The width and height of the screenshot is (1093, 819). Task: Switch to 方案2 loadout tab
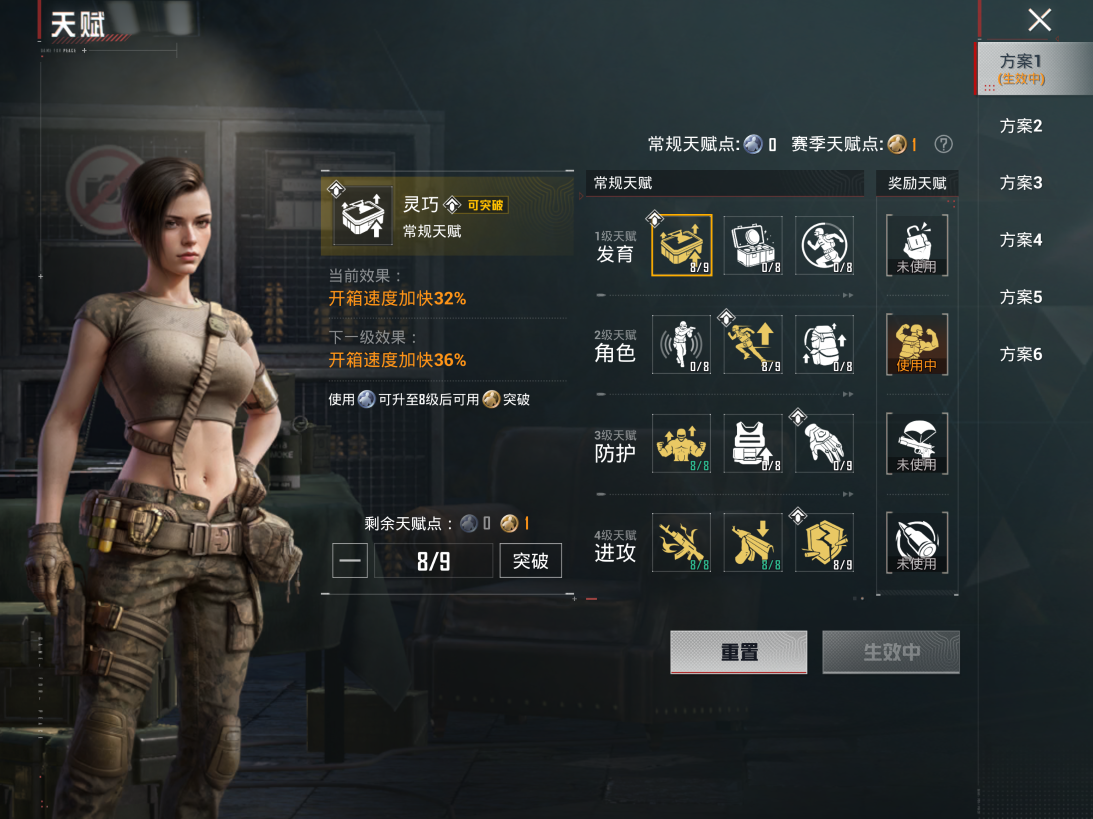pos(1021,126)
